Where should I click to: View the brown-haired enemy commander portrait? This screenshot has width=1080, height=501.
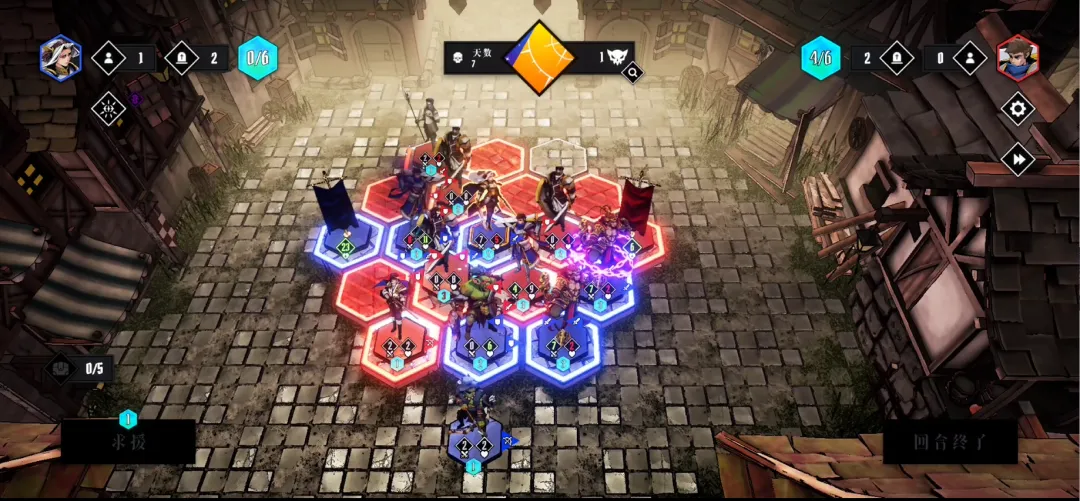(x=1017, y=57)
